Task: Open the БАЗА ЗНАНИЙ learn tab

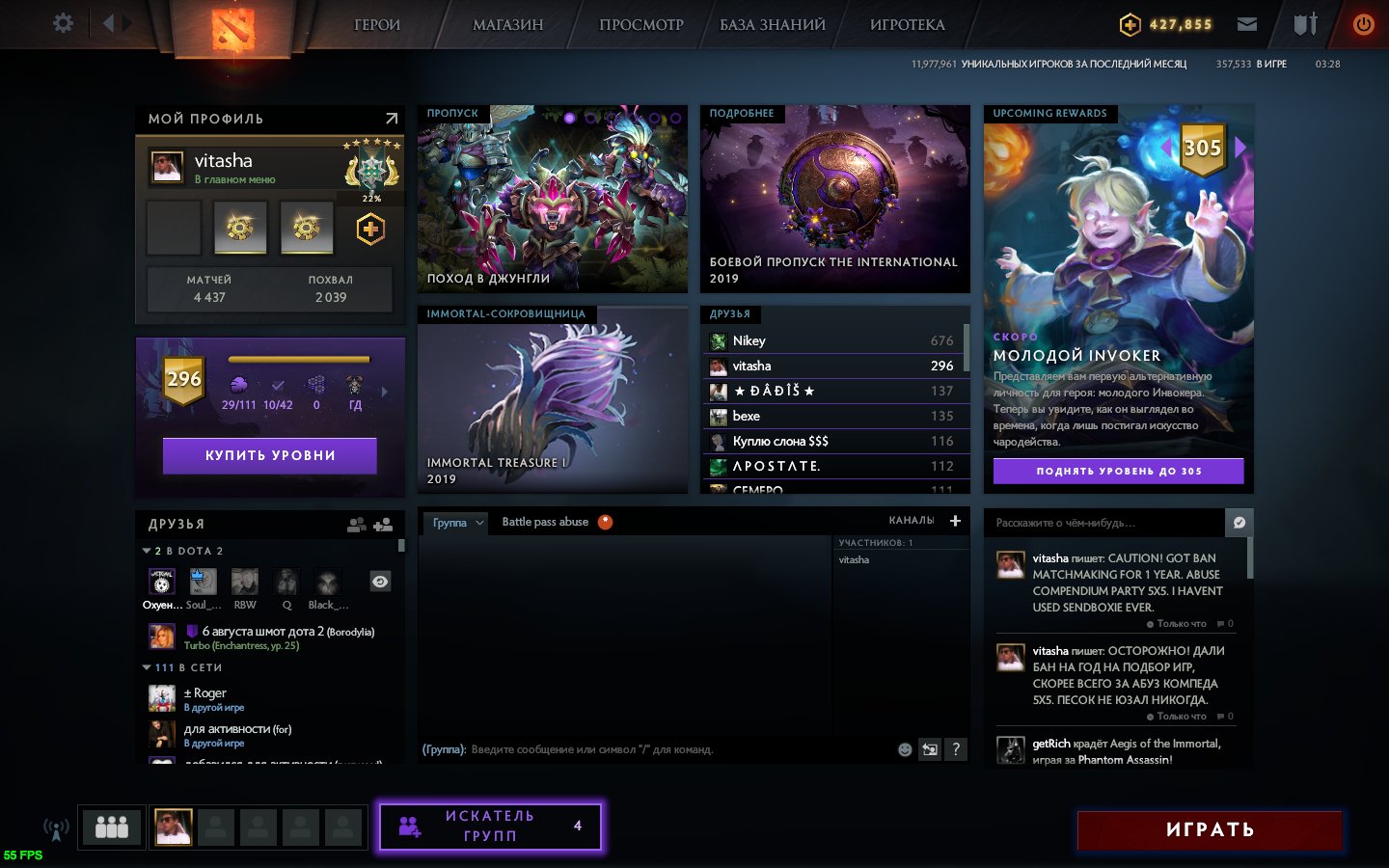Action: [772, 25]
